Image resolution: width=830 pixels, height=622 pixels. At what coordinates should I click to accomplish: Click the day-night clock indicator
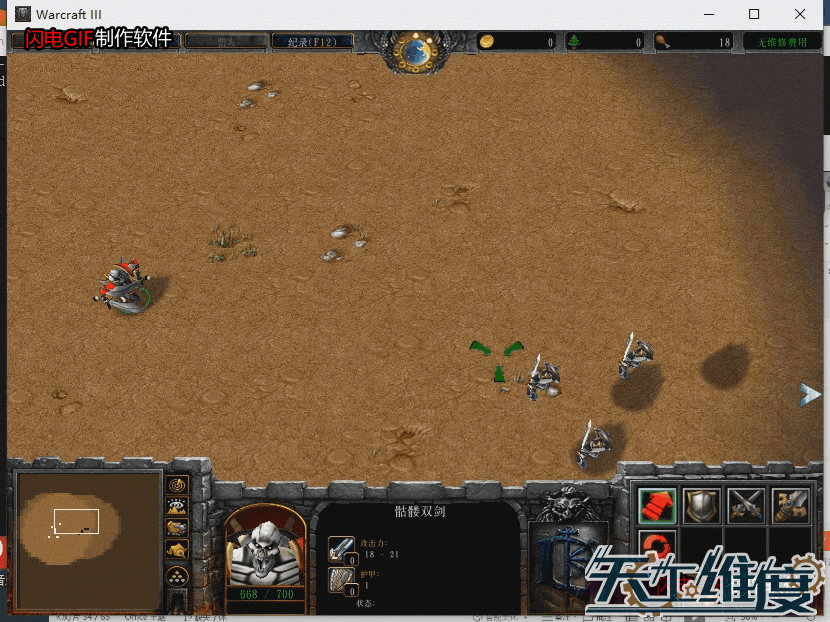click(413, 48)
